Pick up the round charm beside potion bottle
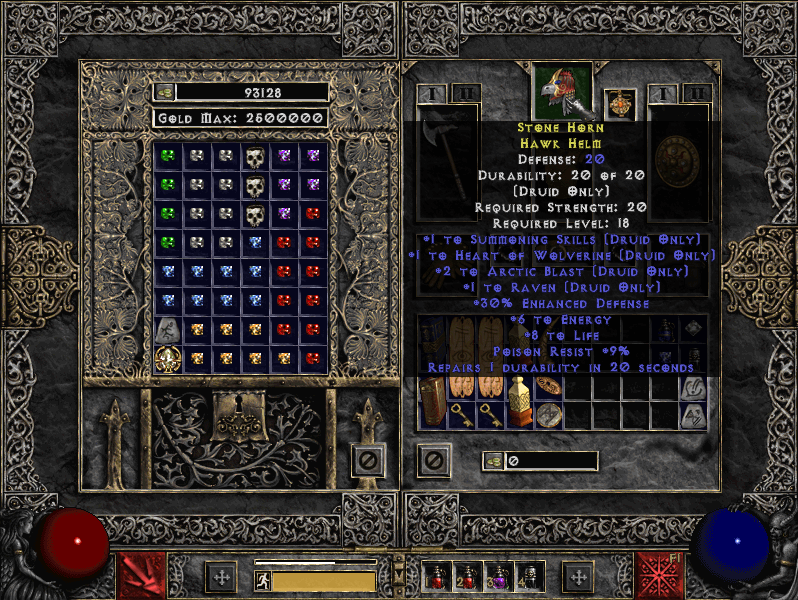 pos(548,415)
